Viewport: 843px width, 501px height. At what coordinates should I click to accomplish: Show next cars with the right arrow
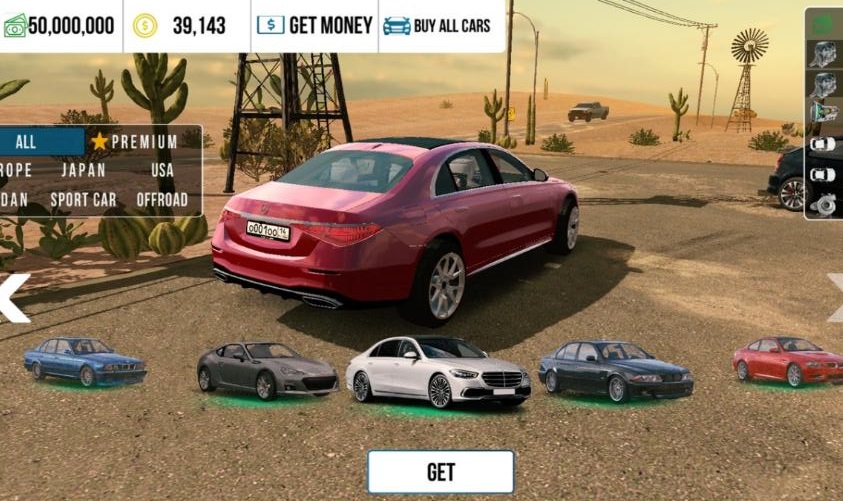click(834, 299)
